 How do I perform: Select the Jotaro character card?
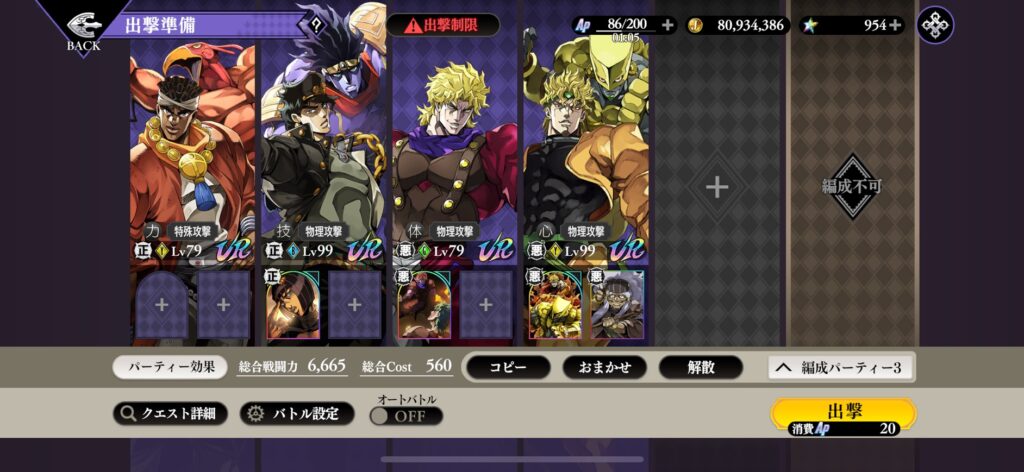pyautogui.click(x=323, y=150)
